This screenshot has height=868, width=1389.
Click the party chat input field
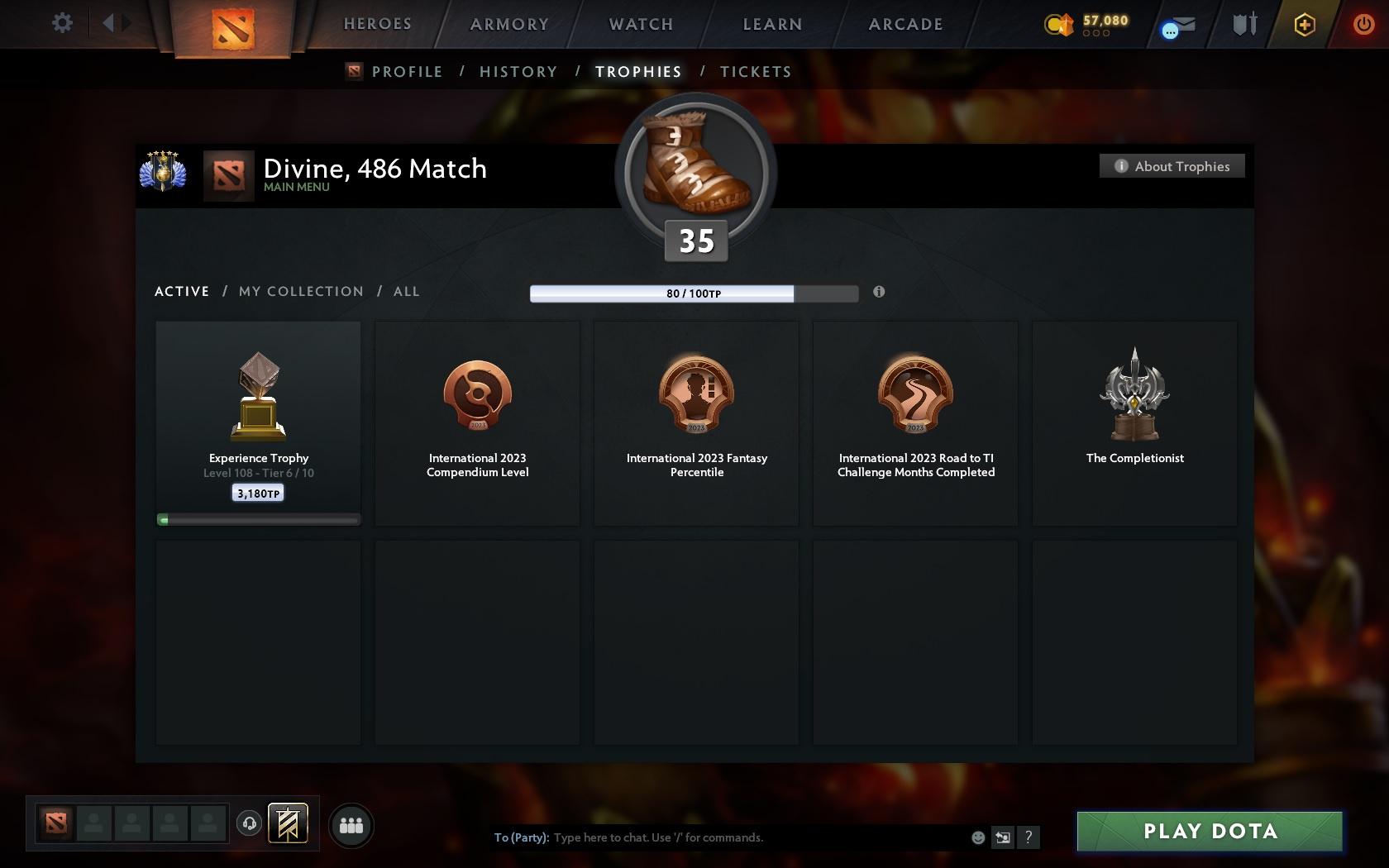[744, 837]
